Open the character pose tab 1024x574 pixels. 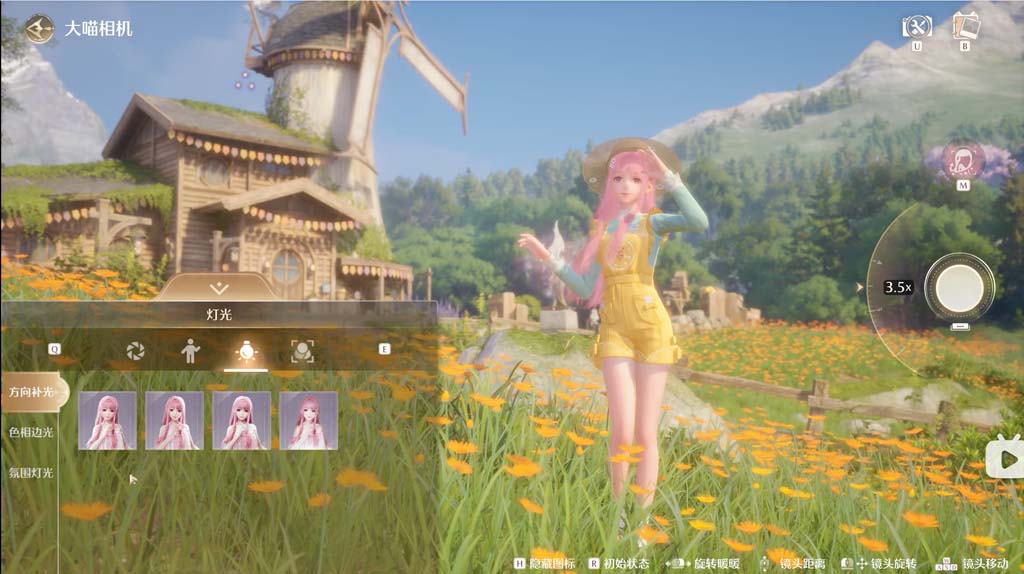[190, 350]
